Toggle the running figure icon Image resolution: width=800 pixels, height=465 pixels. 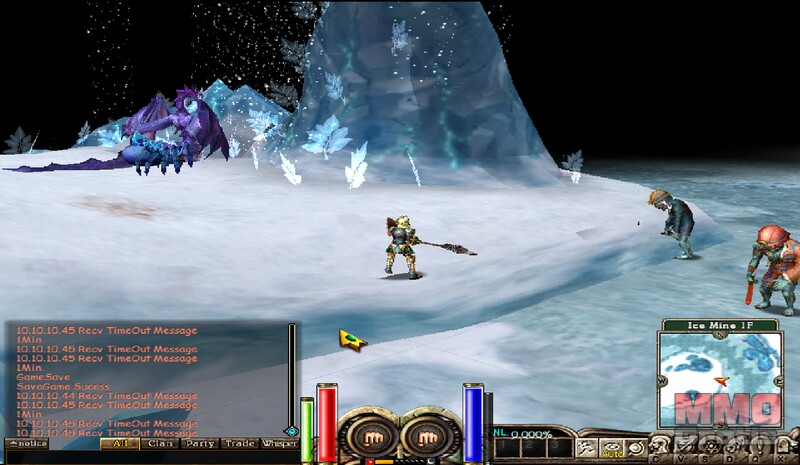point(587,446)
